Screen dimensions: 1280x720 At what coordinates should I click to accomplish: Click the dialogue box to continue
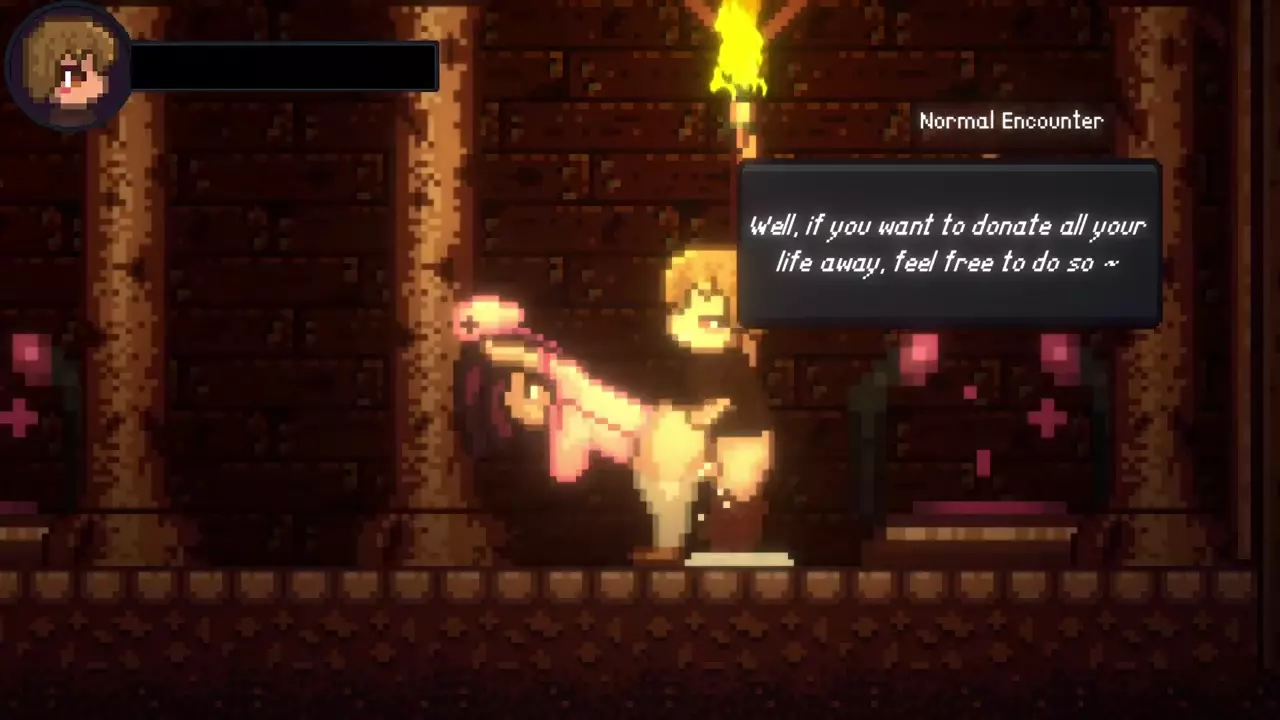[948, 244]
